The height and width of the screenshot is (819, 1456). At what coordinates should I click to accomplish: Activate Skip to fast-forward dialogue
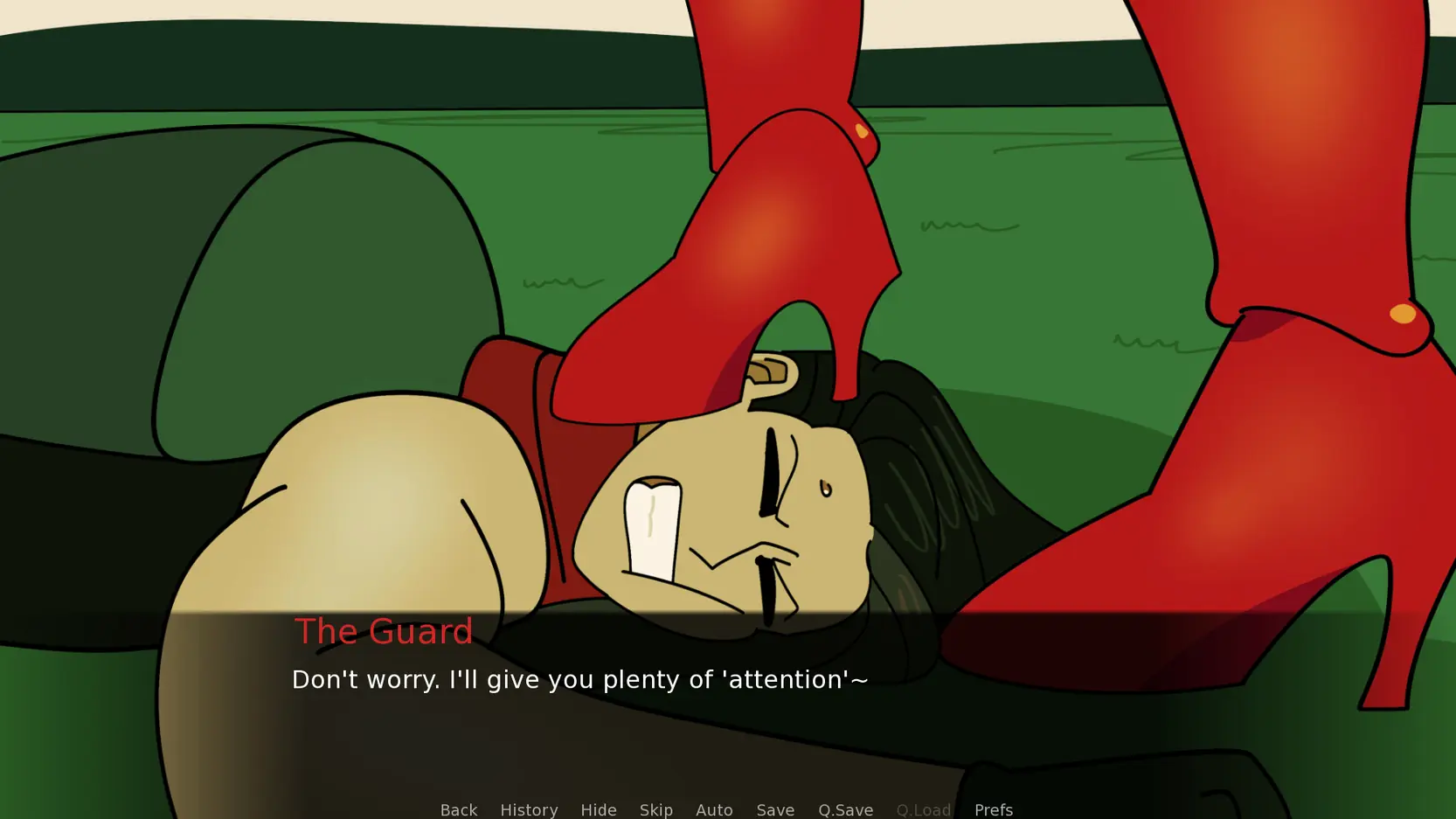tap(655, 809)
